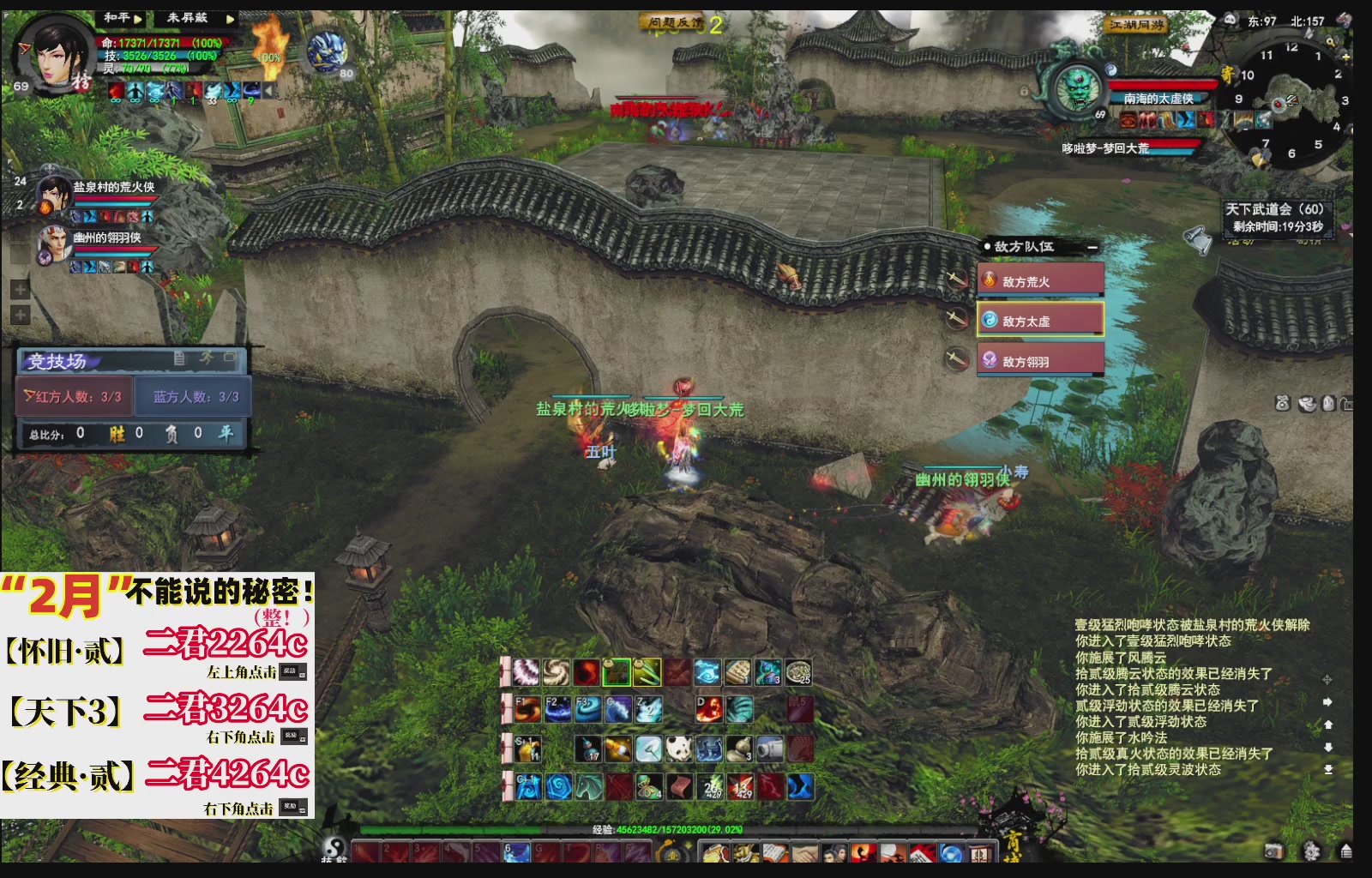The image size is (1372, 878).
Task: Collapse the 敌方队伍 enemy team panel
Action: pyautogui.click(x=1093, y=247)
